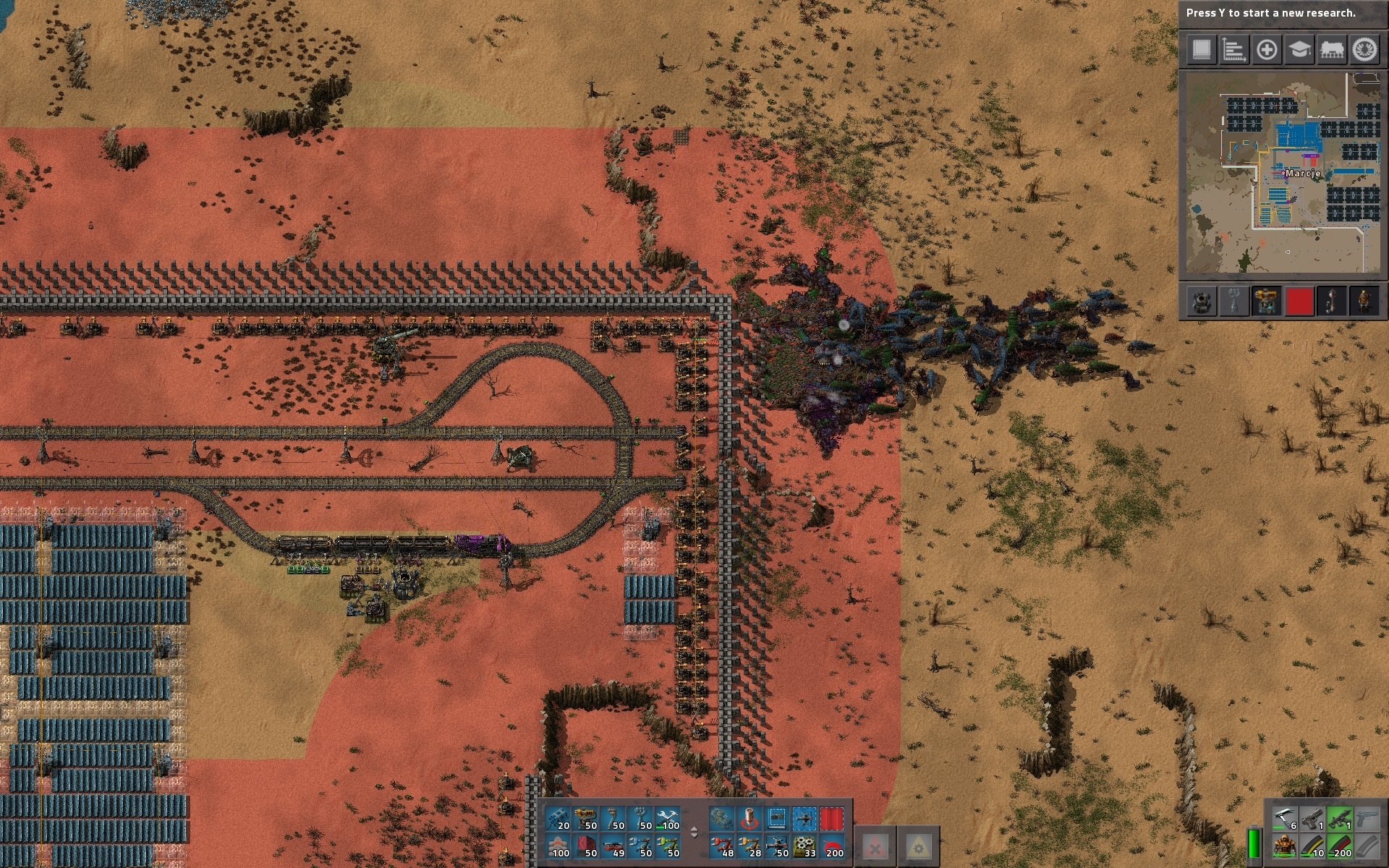Click the circled plus shortcut icon
Screen dimensions: 1389x868
1266,51
